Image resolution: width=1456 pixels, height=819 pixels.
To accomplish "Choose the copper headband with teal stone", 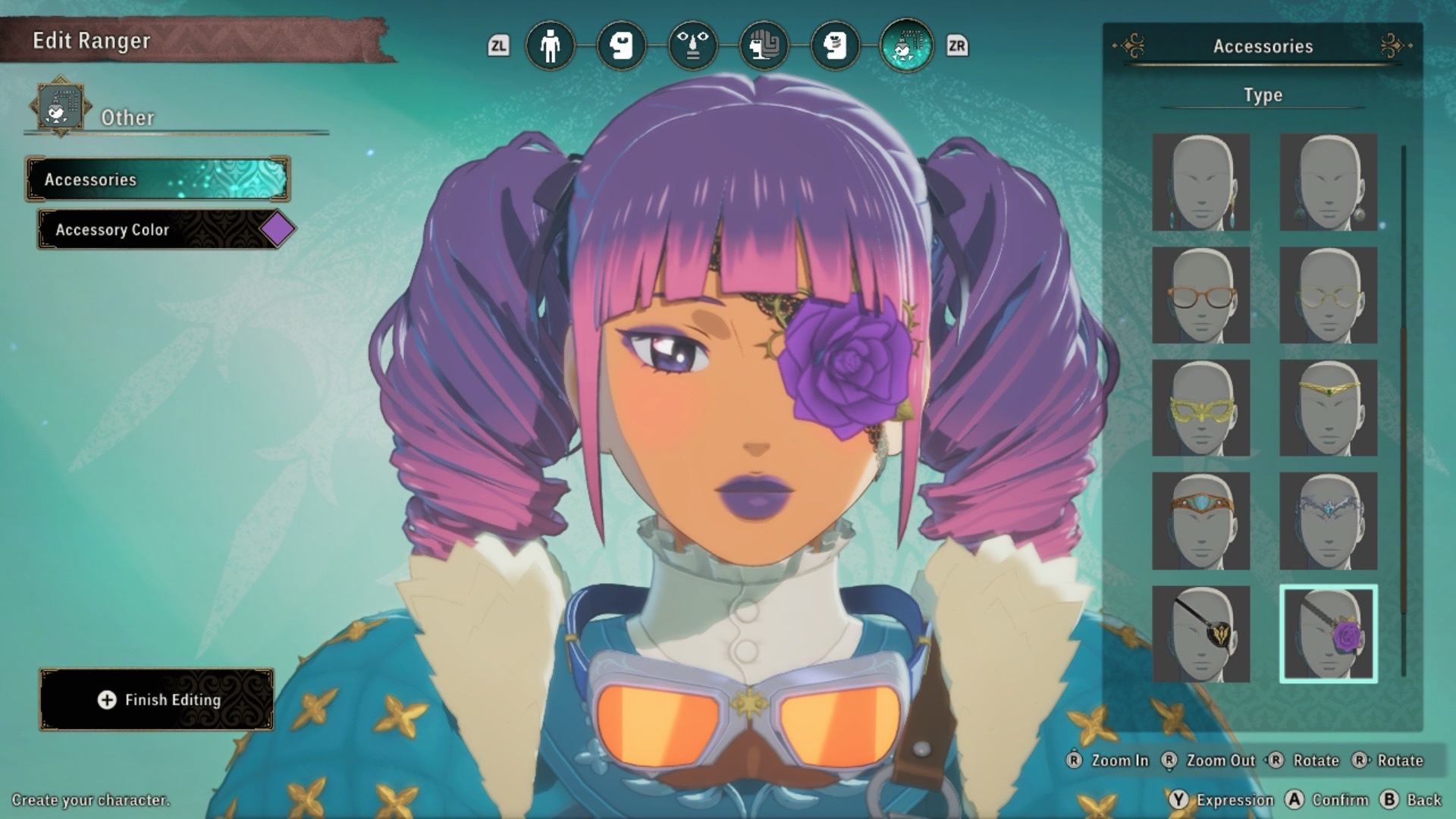I will (x=1200, y=521).
